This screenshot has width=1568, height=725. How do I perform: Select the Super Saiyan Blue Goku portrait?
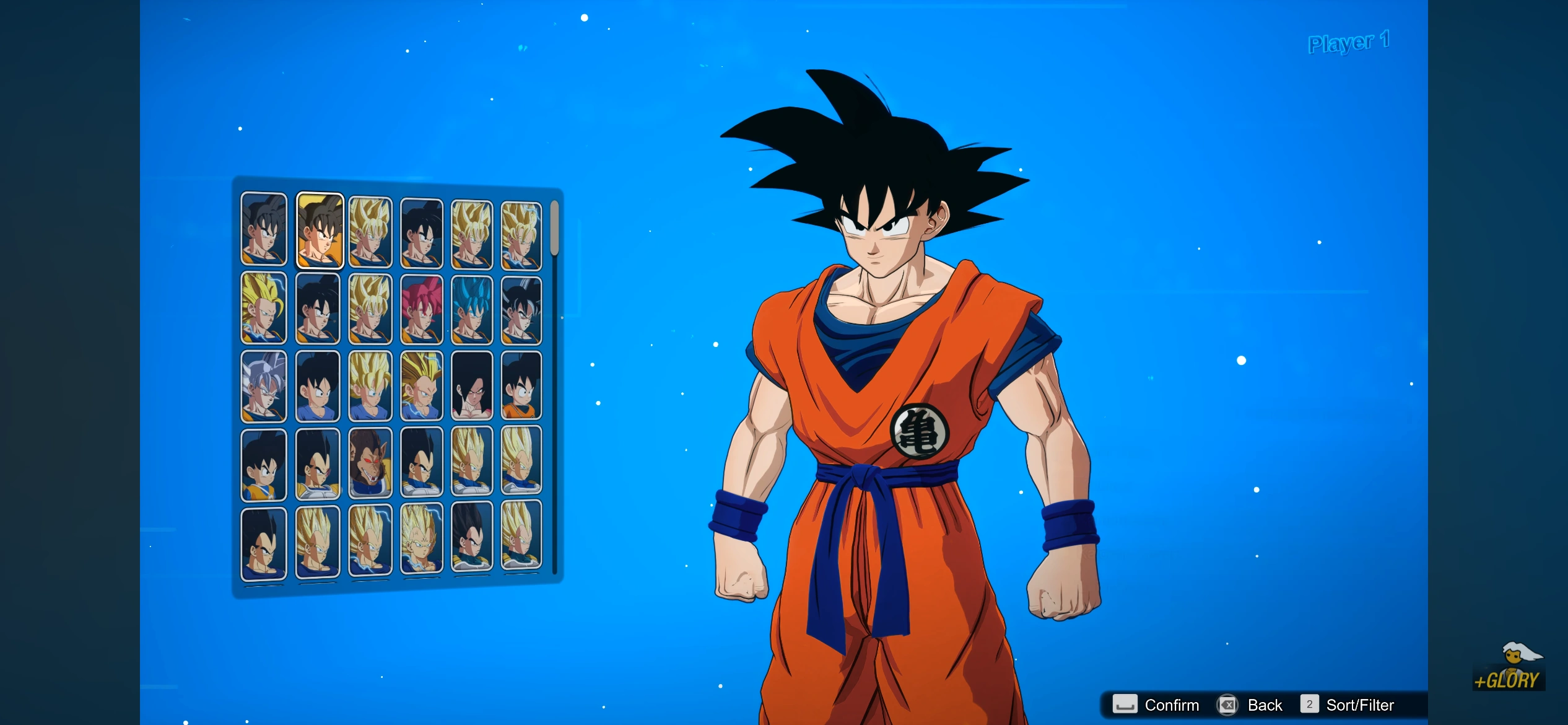(472, 308)
